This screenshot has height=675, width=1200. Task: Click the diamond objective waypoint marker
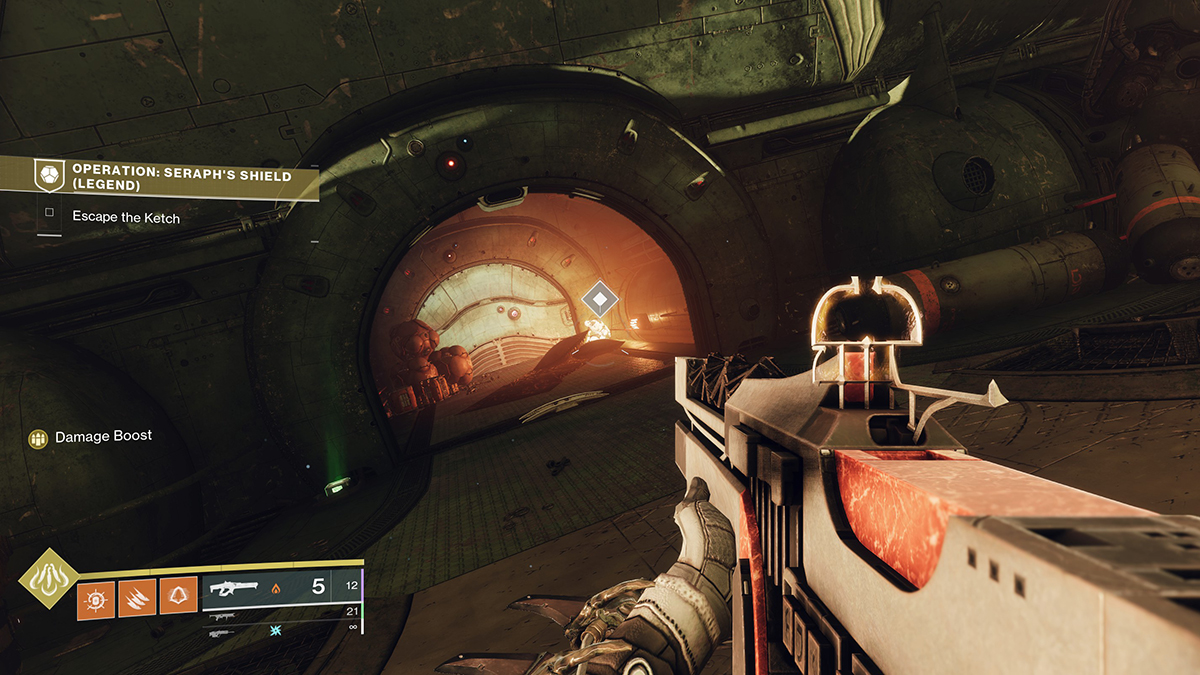[x=599, y=298]
